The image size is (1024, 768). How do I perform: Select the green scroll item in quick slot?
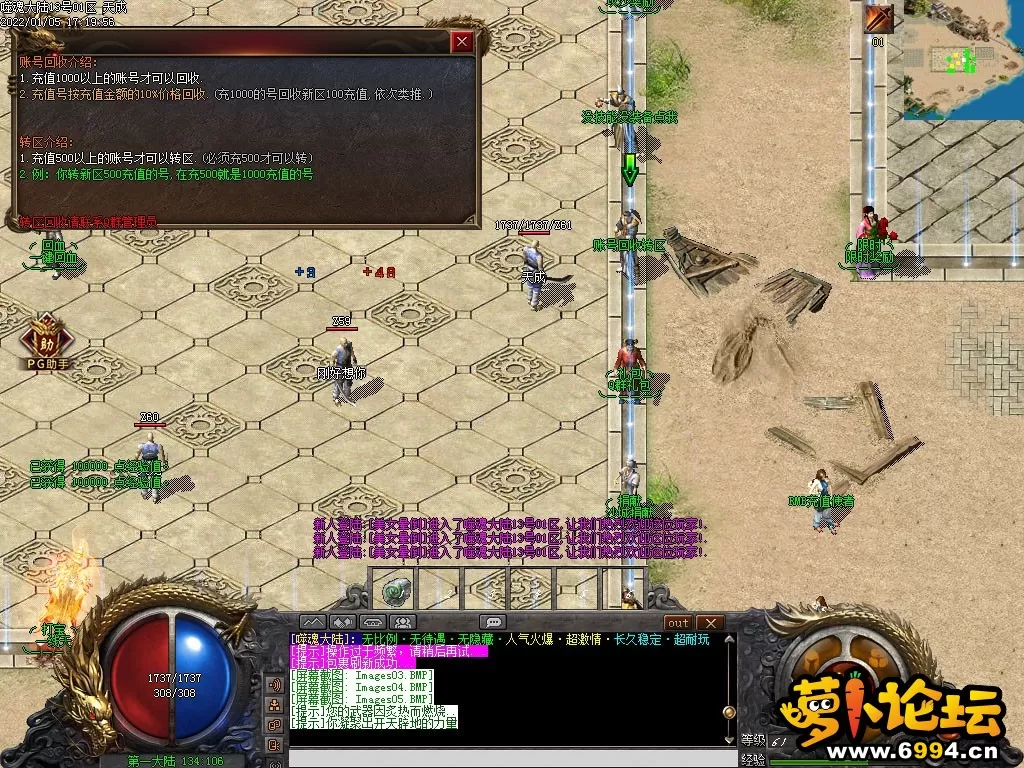point(400,589)
